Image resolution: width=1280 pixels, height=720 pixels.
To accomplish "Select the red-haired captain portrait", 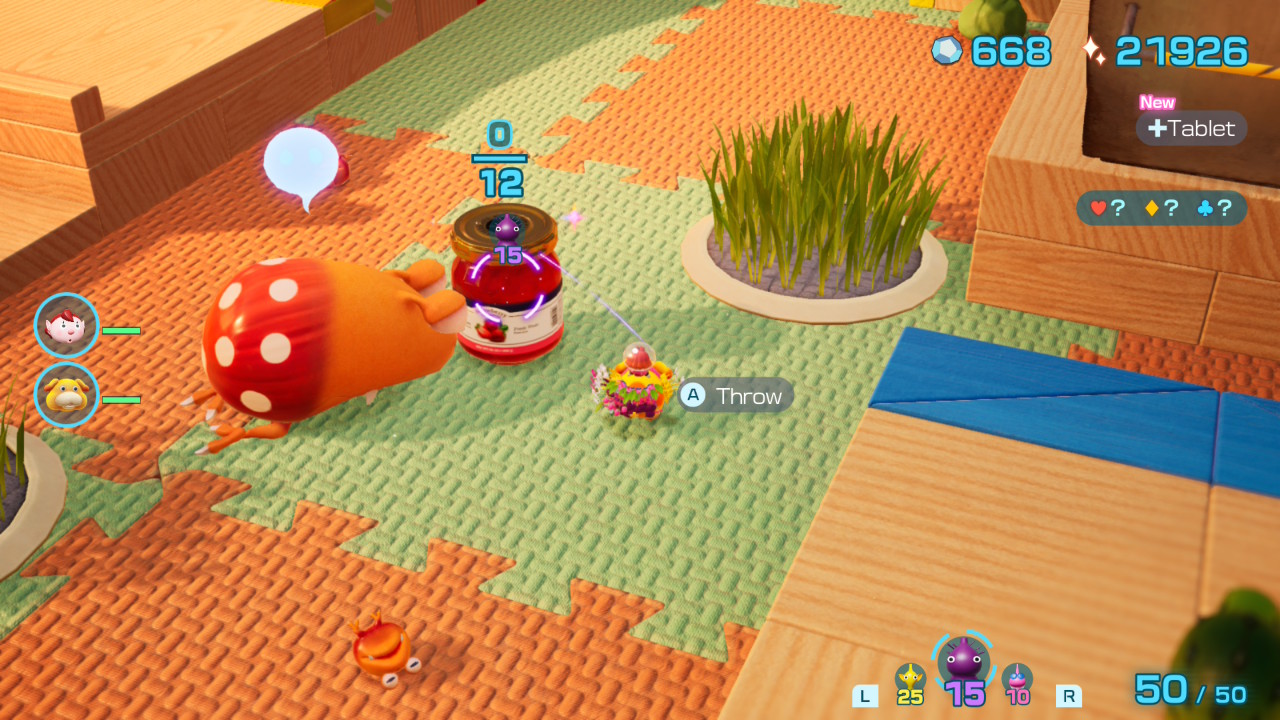I will [67, 326].
